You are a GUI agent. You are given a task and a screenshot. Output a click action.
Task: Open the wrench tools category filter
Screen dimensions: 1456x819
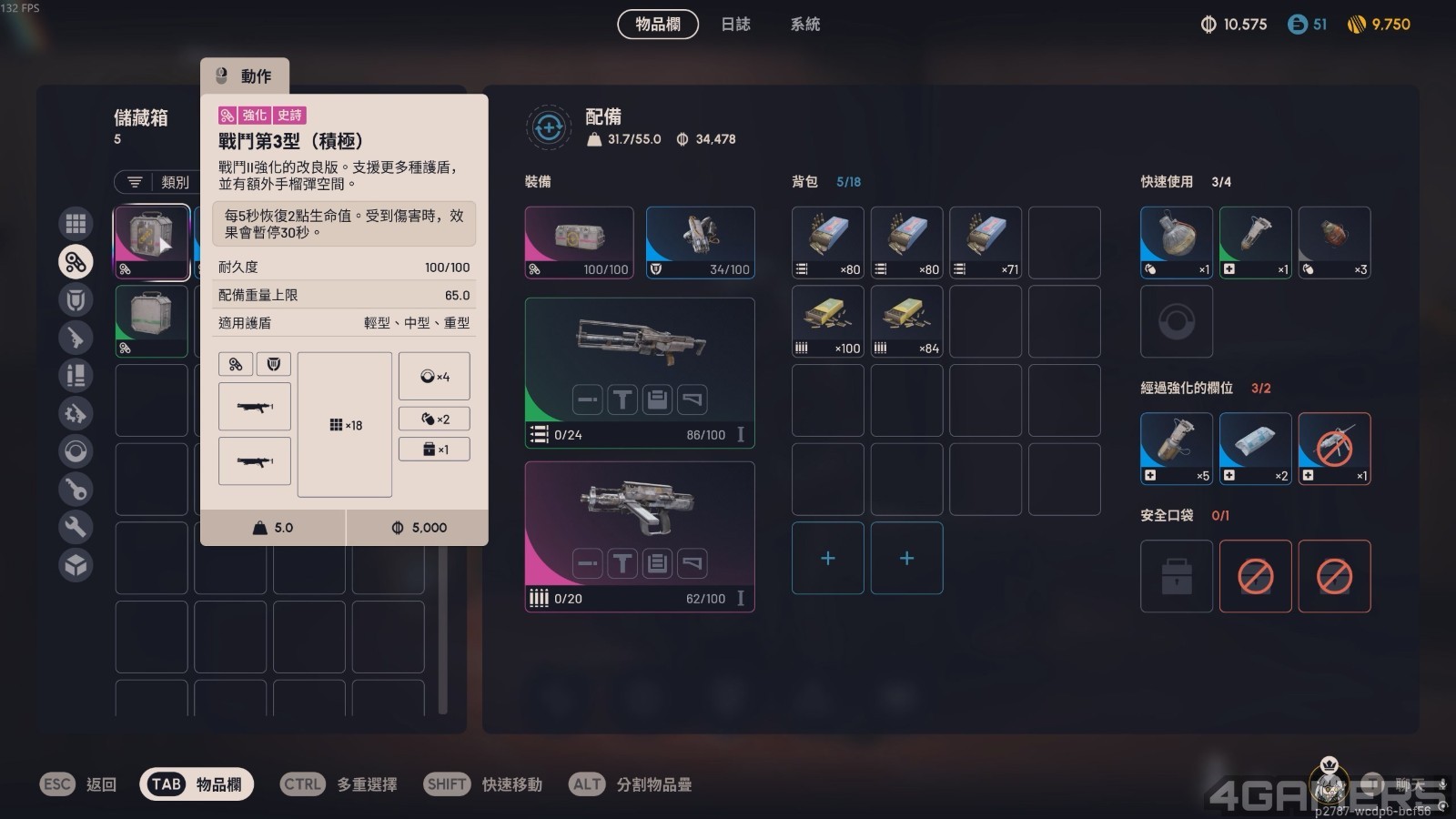coord(76,527)
